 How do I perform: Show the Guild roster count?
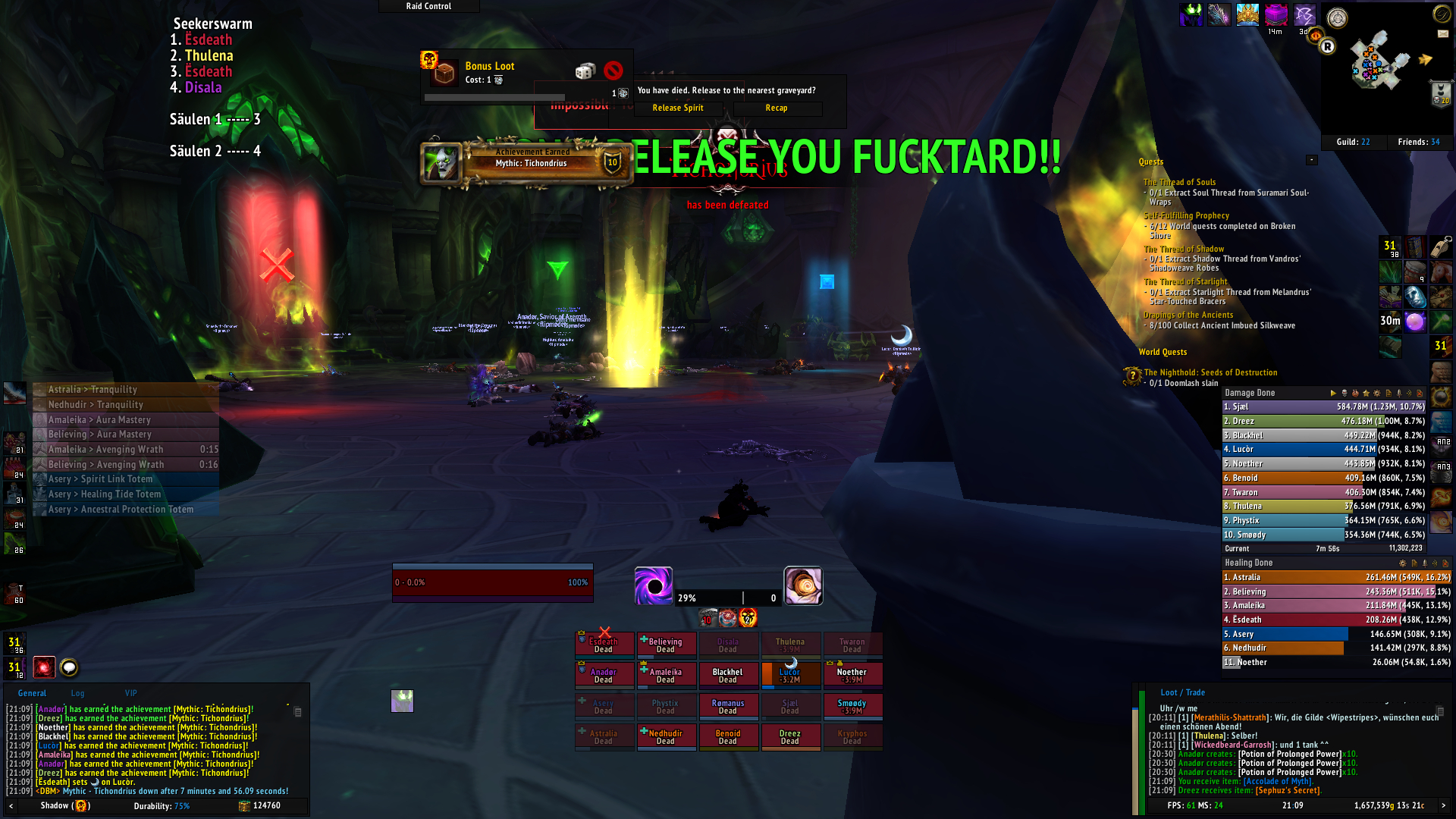(x=1353, y=142)
